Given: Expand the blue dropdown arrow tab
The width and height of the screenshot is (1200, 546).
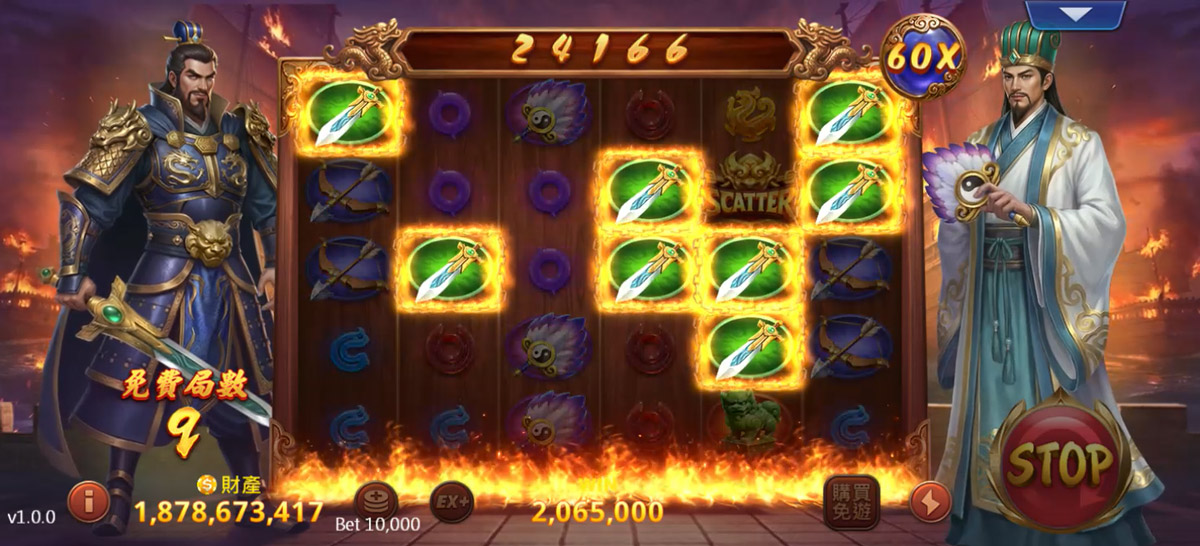Looking at the screenshot, I should click(1076, 14).
